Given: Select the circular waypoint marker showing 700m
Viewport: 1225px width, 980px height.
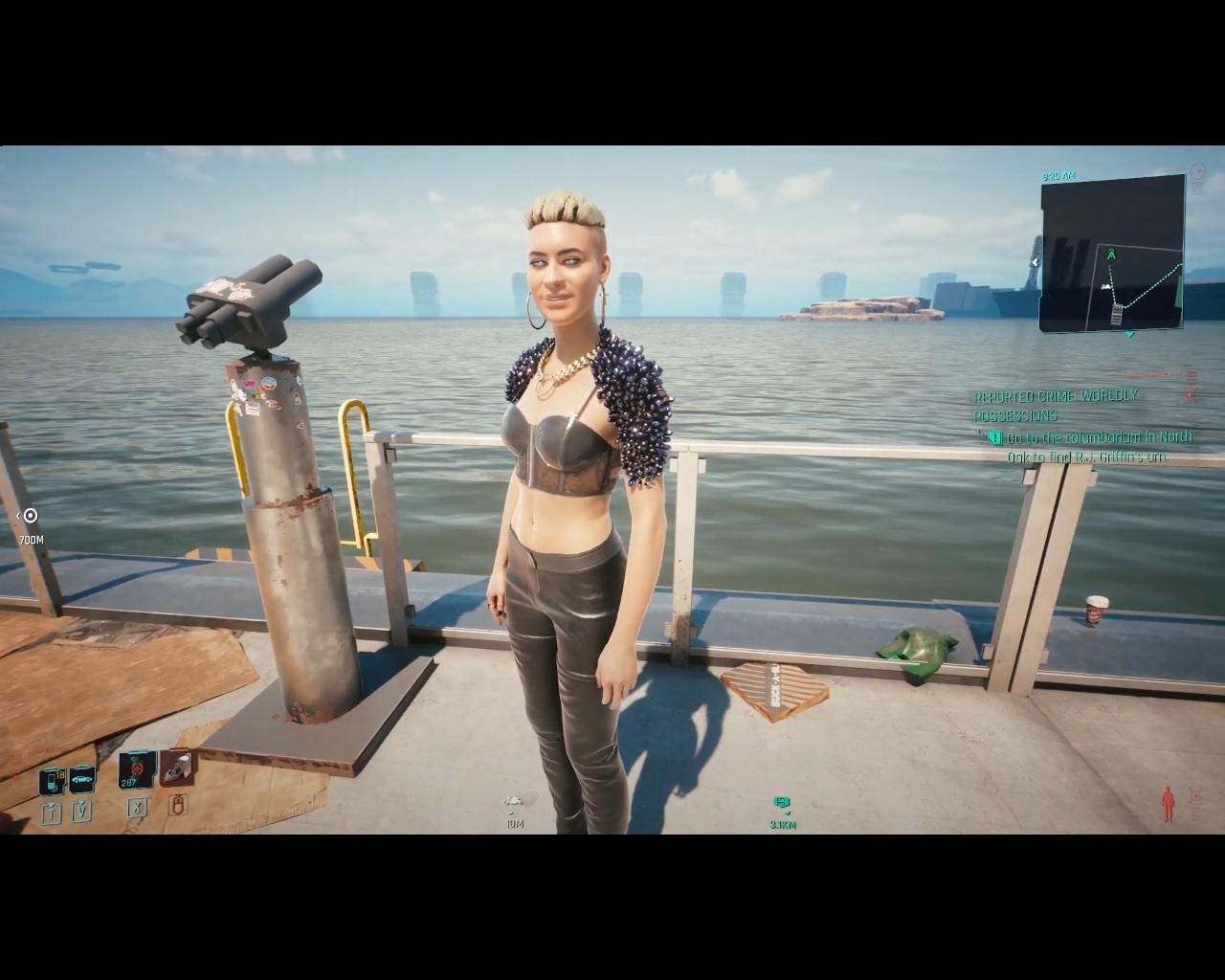Looking at the screenshot, I should (x=31, y=516).
